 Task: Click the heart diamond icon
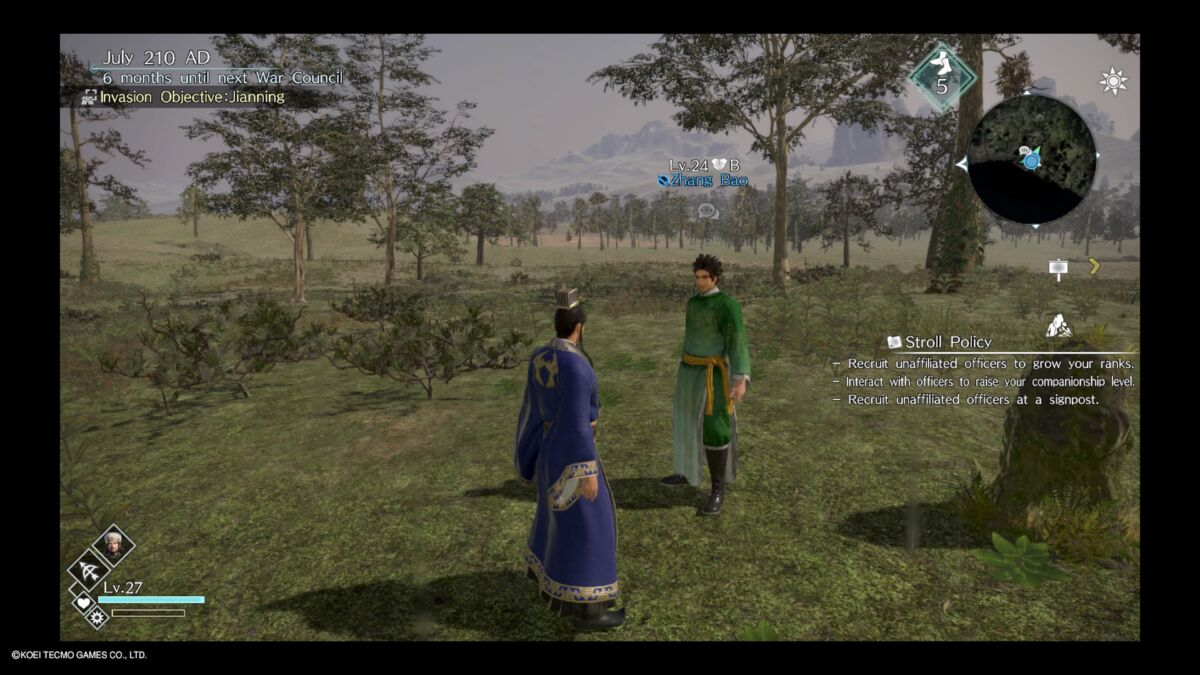84,602
